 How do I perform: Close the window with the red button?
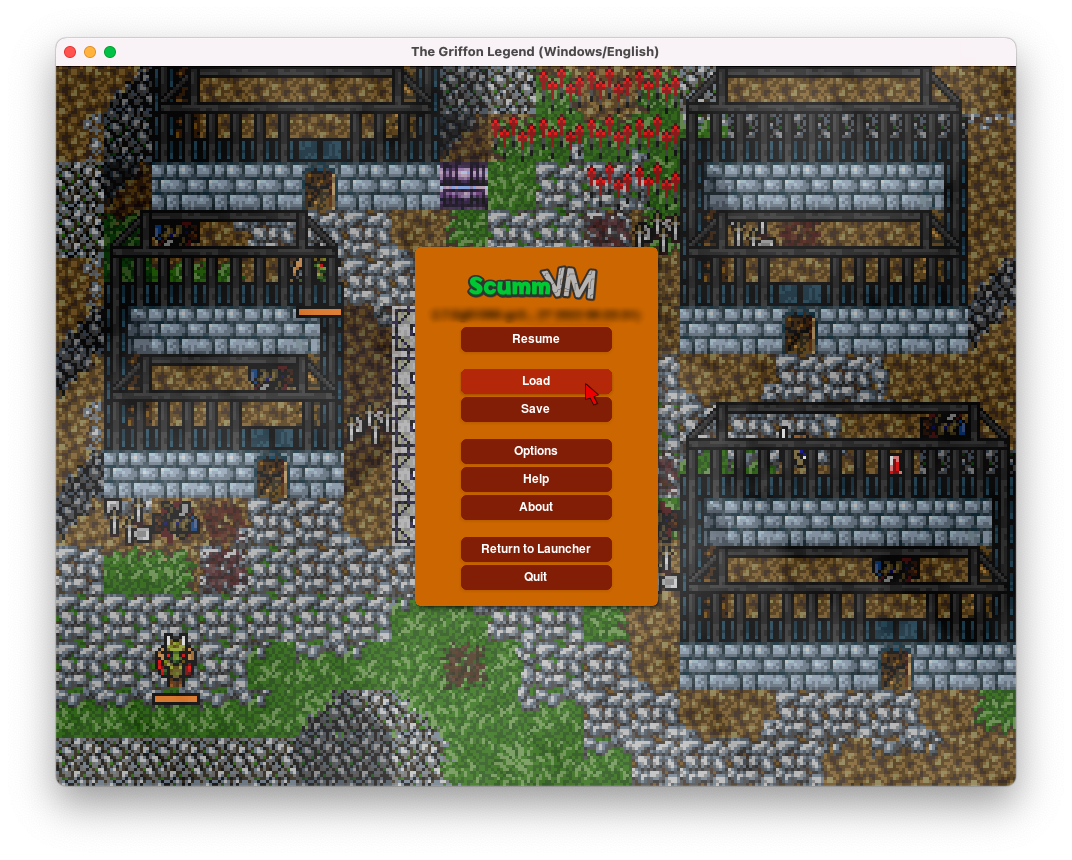point(70,52)
